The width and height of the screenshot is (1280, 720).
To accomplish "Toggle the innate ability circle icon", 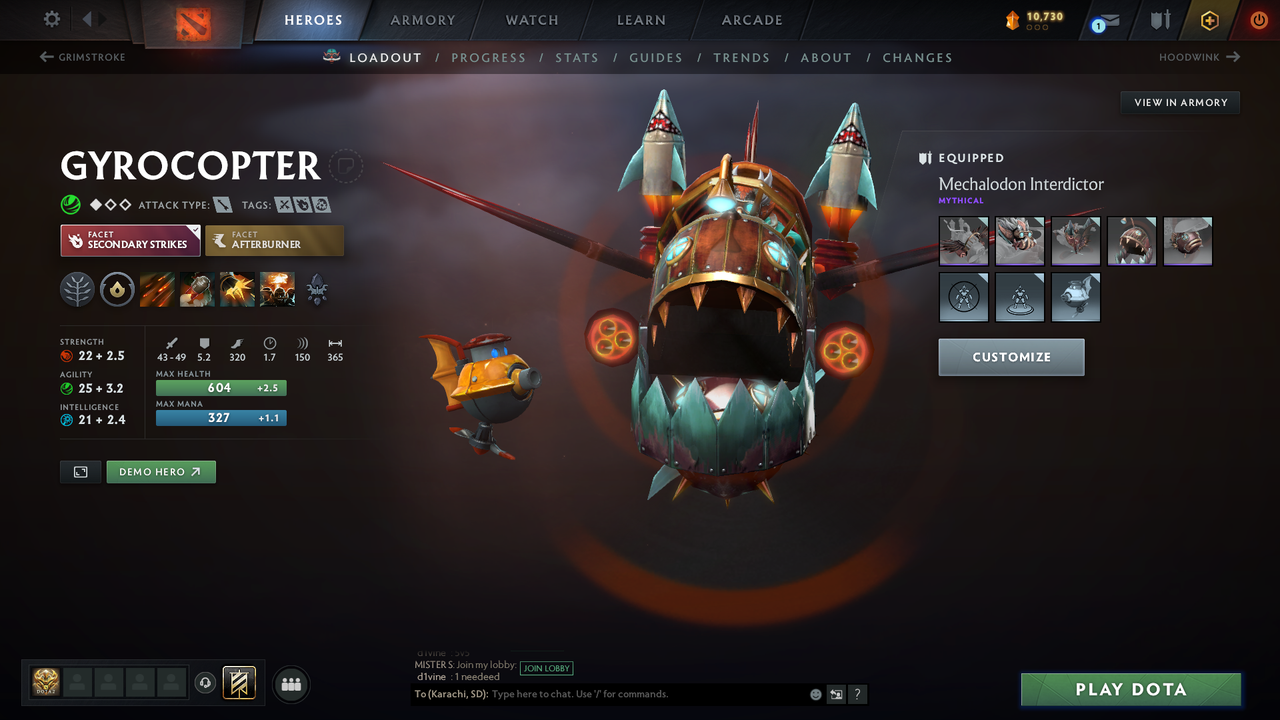I will pos(116,289).
